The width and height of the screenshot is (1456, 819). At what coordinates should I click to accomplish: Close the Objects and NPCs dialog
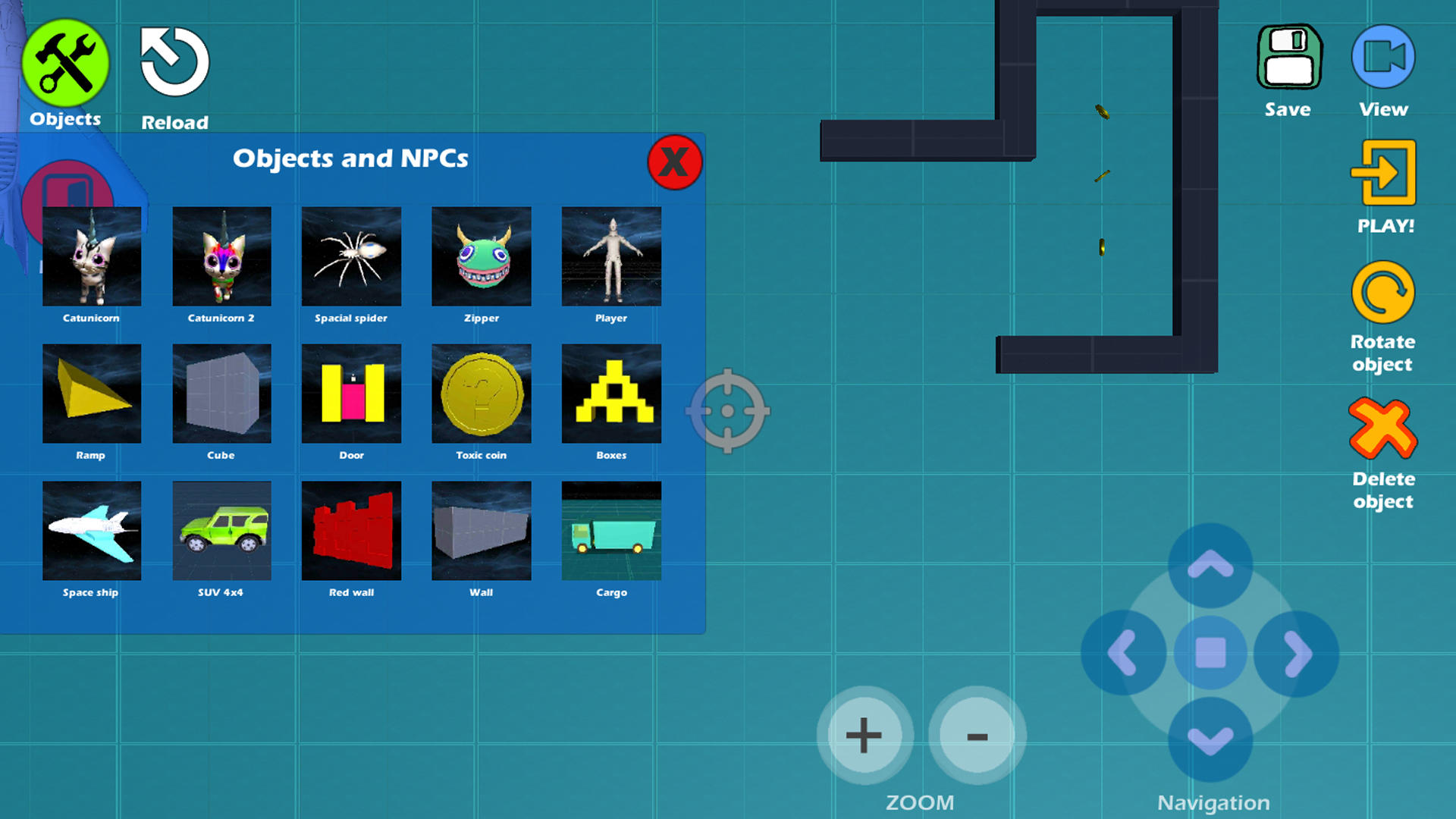(674, 161)
